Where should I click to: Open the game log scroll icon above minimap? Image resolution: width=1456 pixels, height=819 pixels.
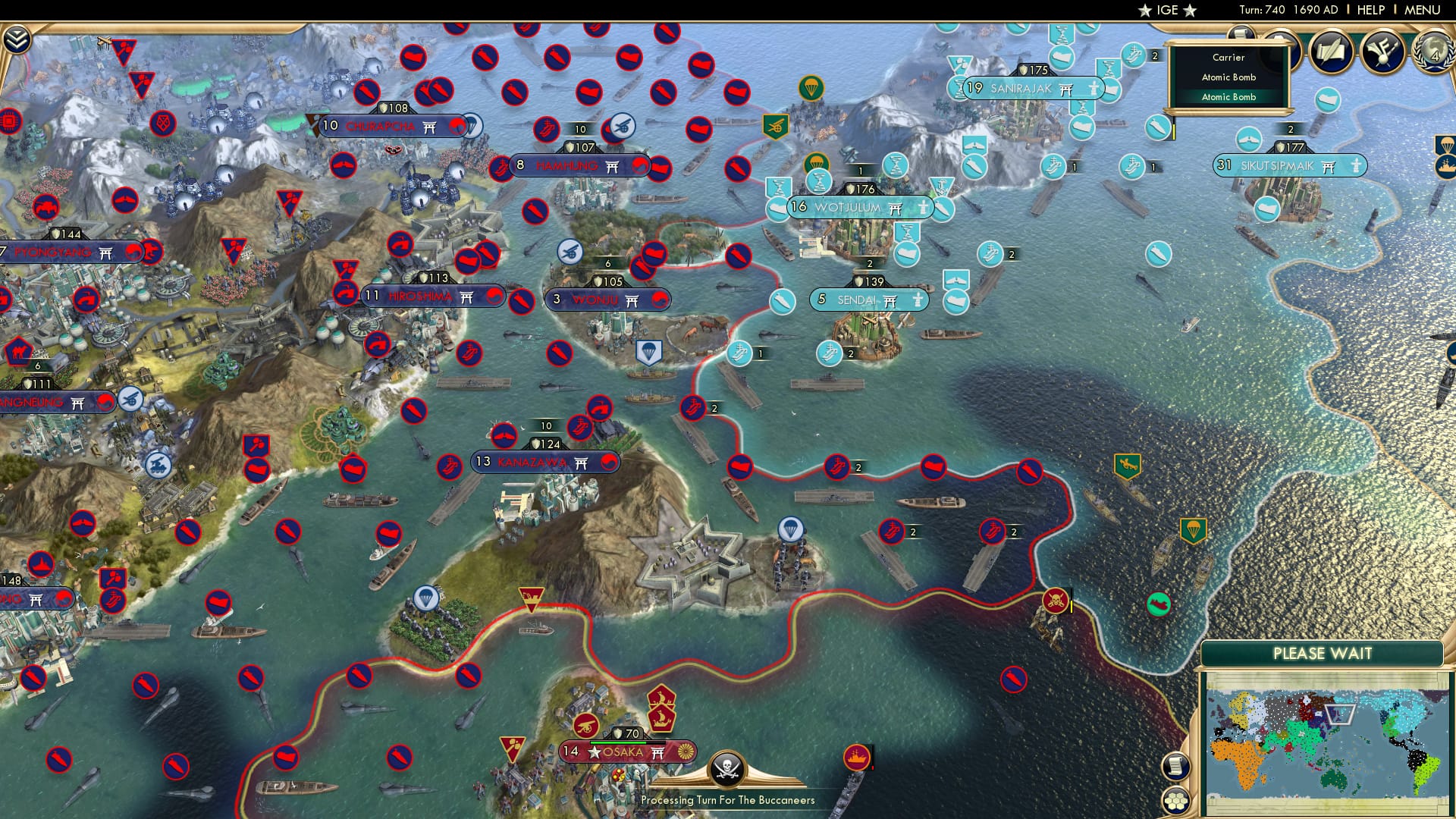tap(1175, 767)
